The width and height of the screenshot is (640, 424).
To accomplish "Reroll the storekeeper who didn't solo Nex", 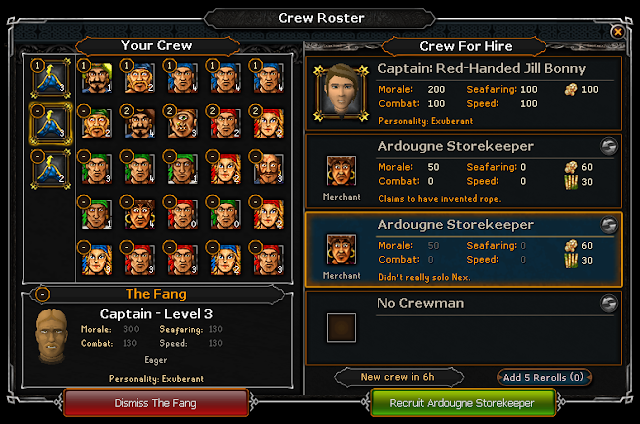I will pyautogui.click(x=607, y=225).
